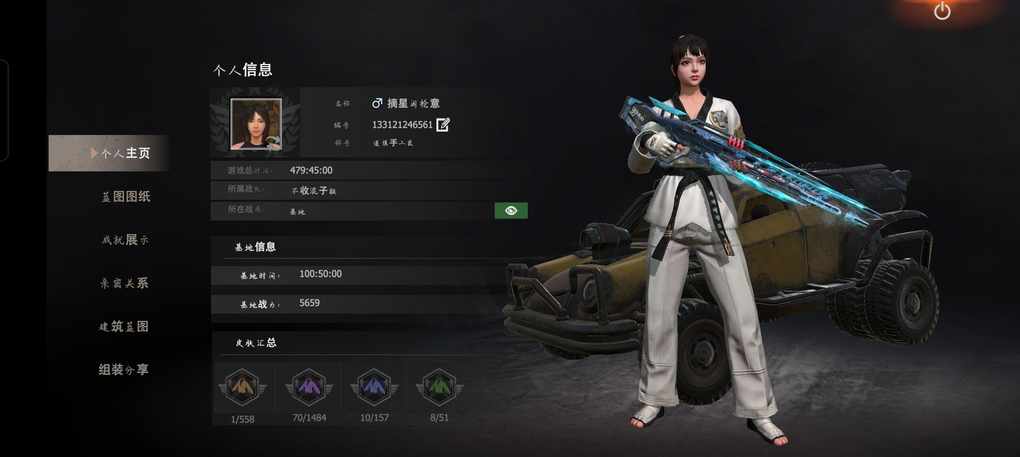1020x457 pixels.
Task: Go to the 组装分享 sharing tab
Action: point(125,370)
